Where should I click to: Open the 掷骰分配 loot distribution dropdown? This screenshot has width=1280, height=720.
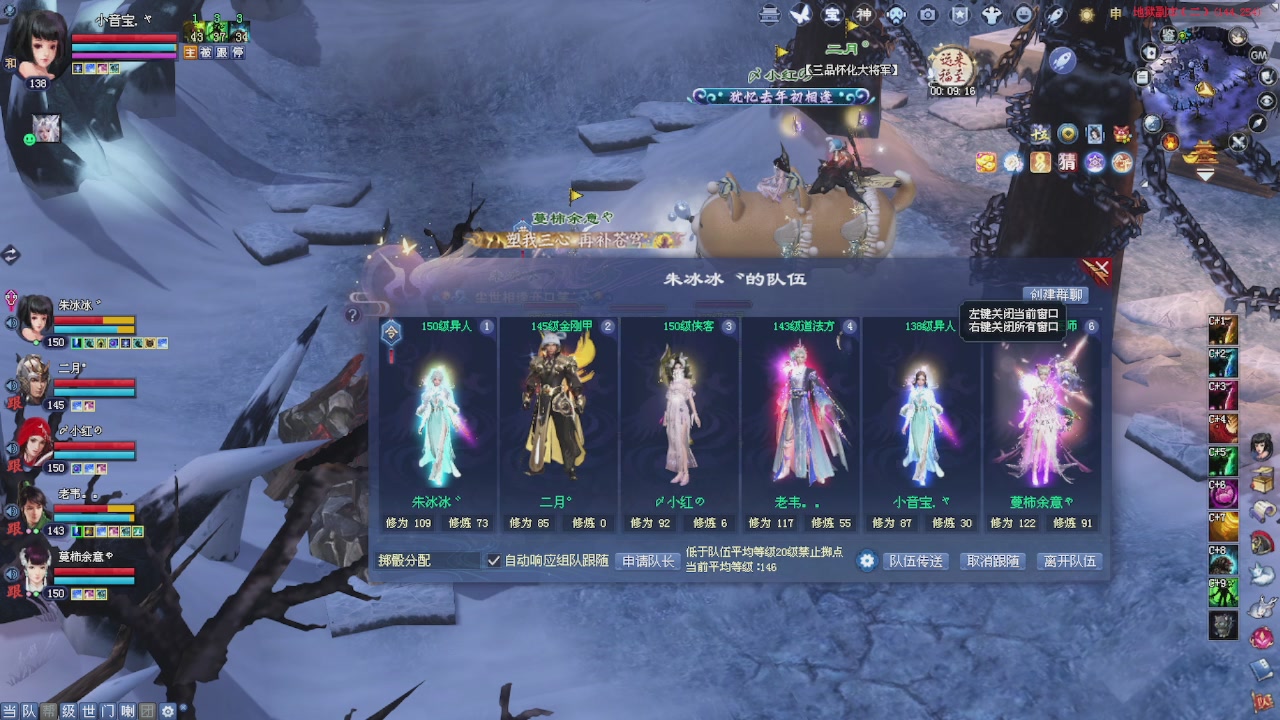pyautogui.click(x=427, y=561)
